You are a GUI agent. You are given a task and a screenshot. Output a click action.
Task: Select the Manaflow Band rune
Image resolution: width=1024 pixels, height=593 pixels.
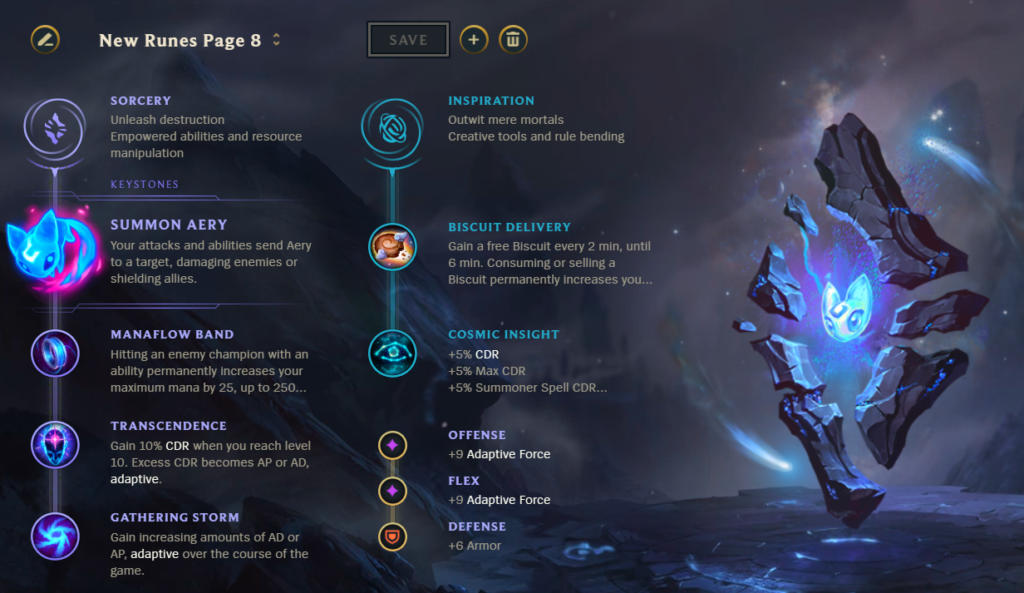click(54, 353)
